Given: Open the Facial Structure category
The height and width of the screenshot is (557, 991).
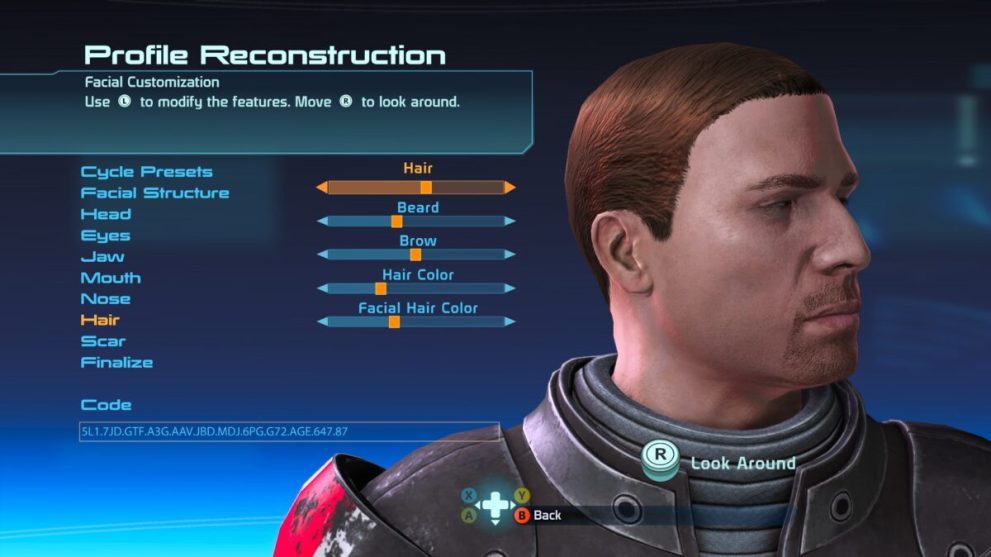Looking at the screenshot, I should (x=155, y=193).
